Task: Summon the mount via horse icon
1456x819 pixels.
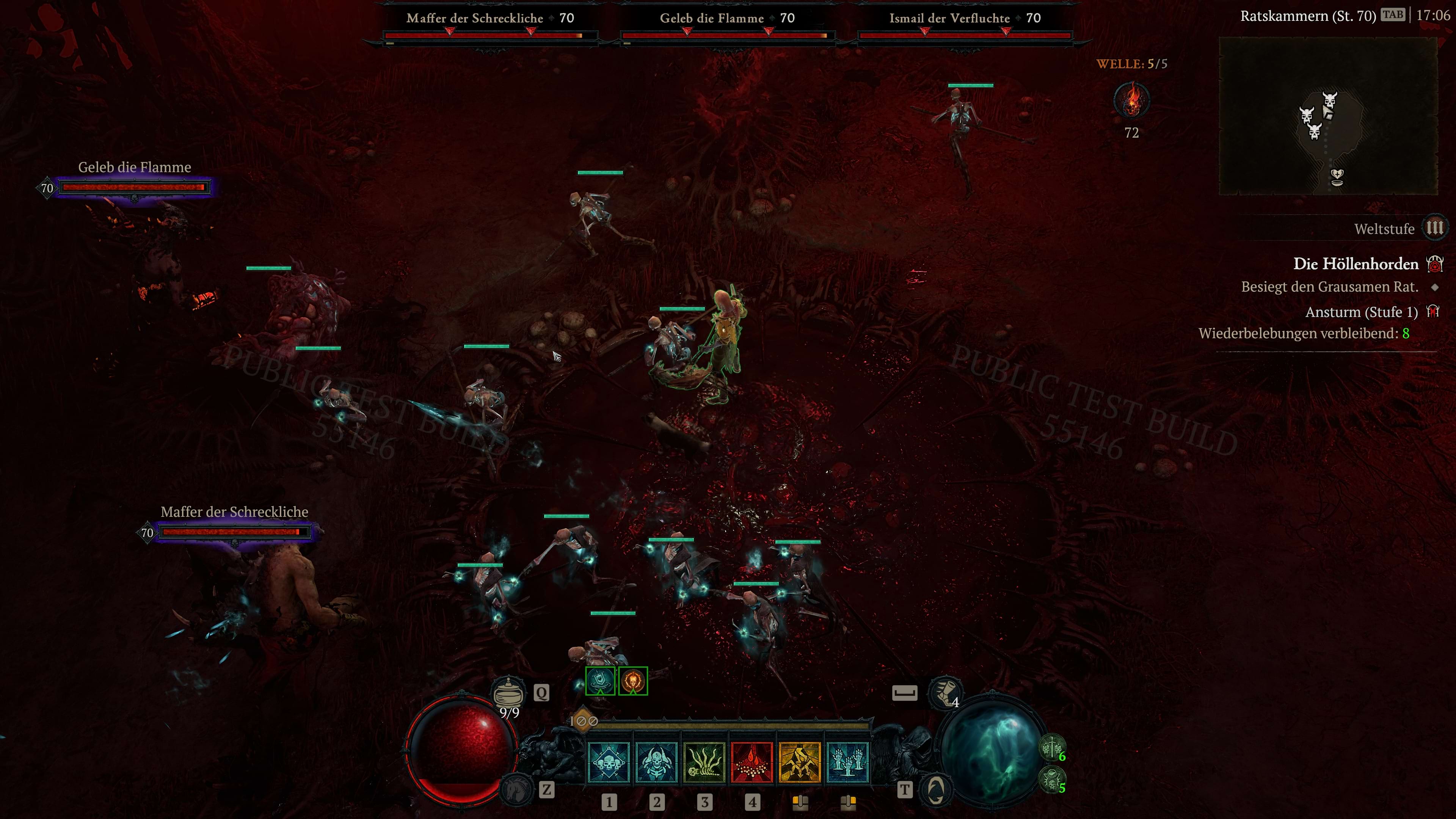Action: click(516, 789)
